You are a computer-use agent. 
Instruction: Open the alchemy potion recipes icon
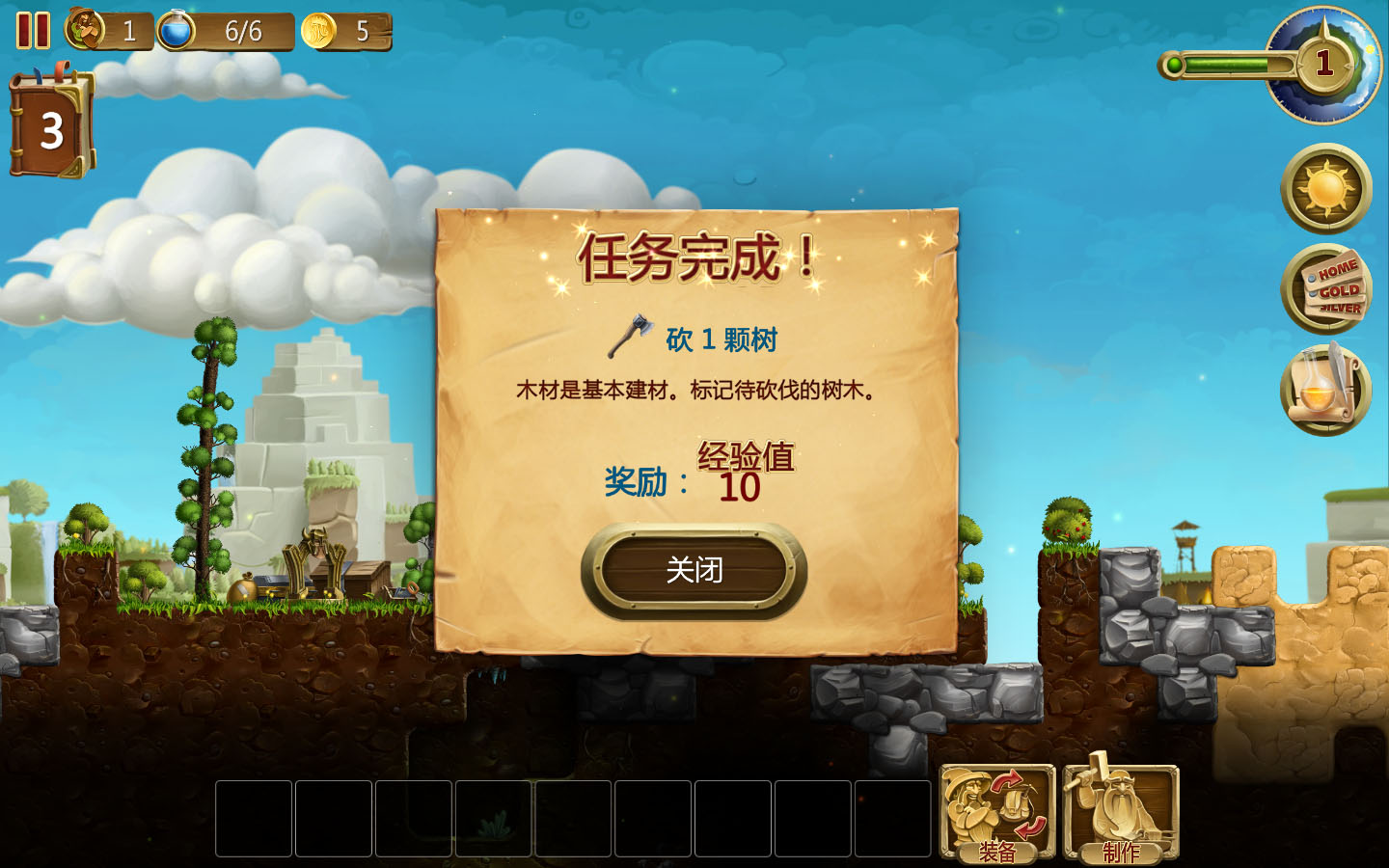(1326, 387)
